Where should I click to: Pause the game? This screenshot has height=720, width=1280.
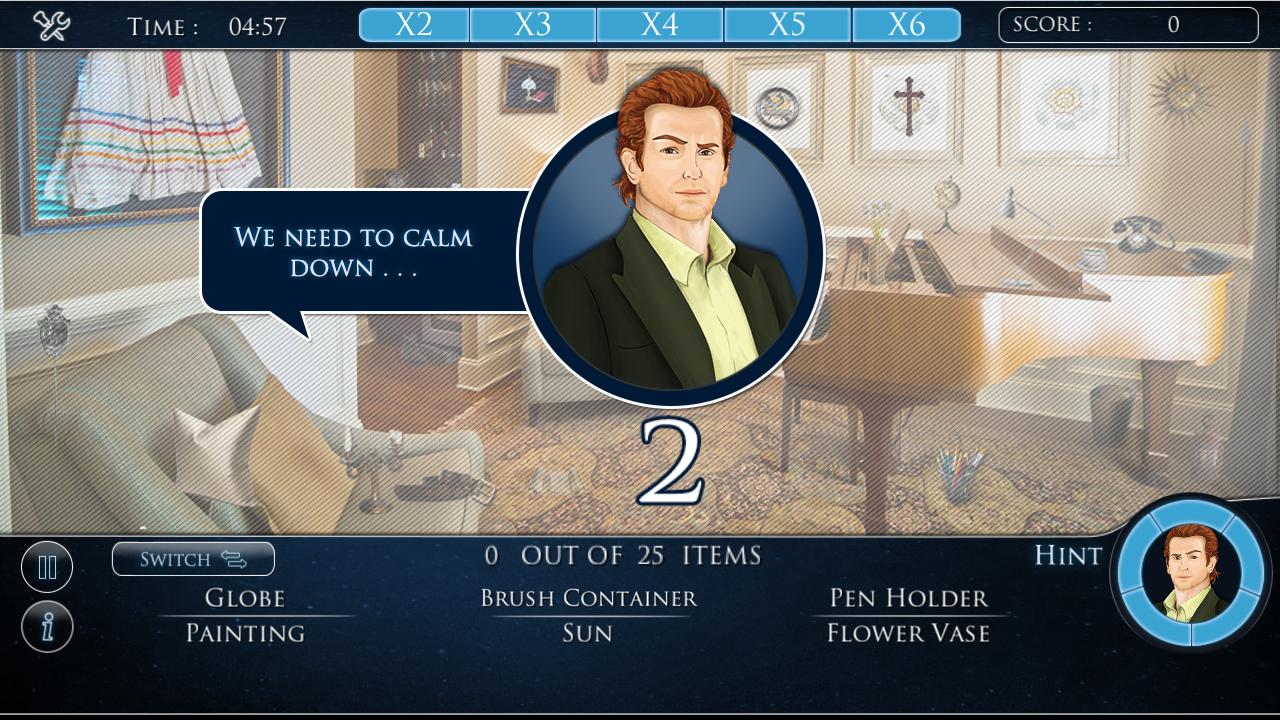pos(47,566)
